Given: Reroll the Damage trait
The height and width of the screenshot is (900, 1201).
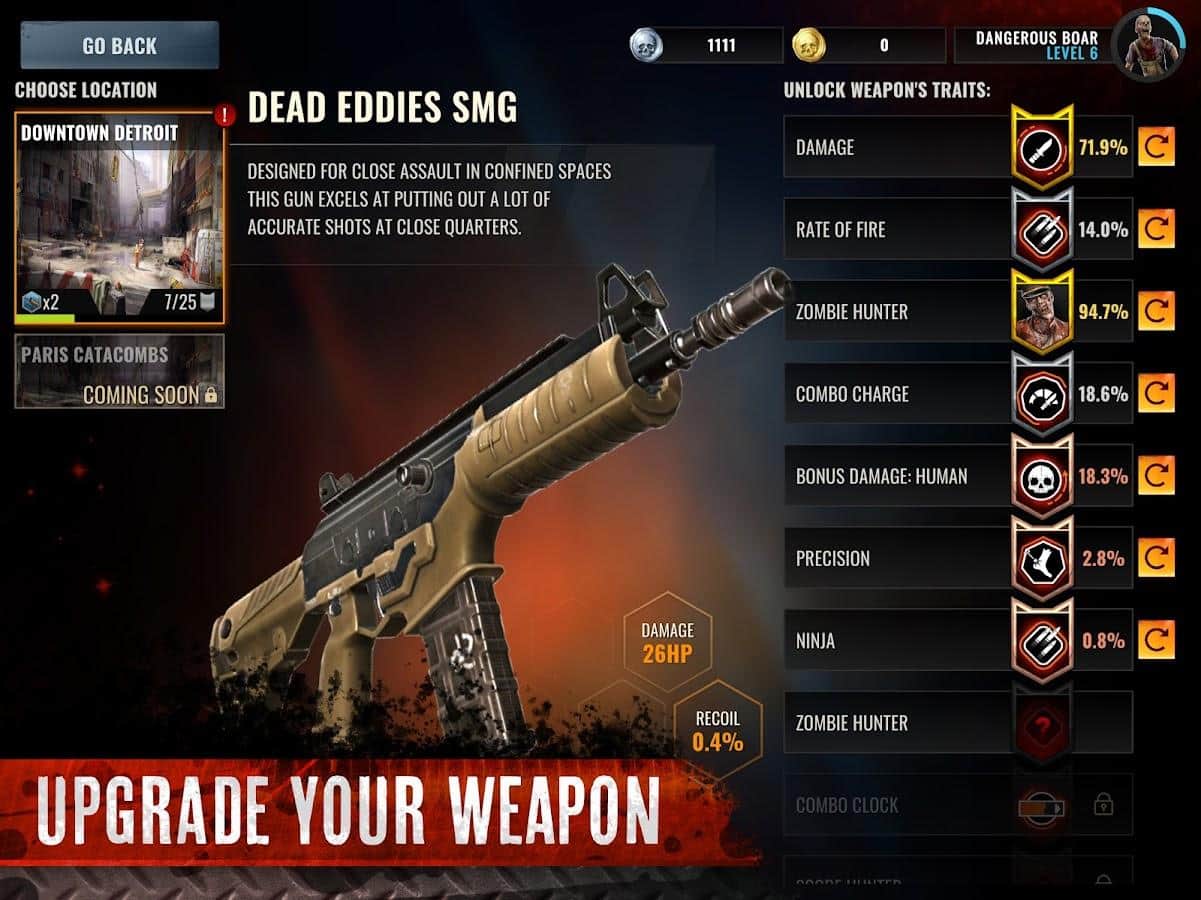Looking at the screenshot, I should pyautogui.click(x=1156, y=148).
